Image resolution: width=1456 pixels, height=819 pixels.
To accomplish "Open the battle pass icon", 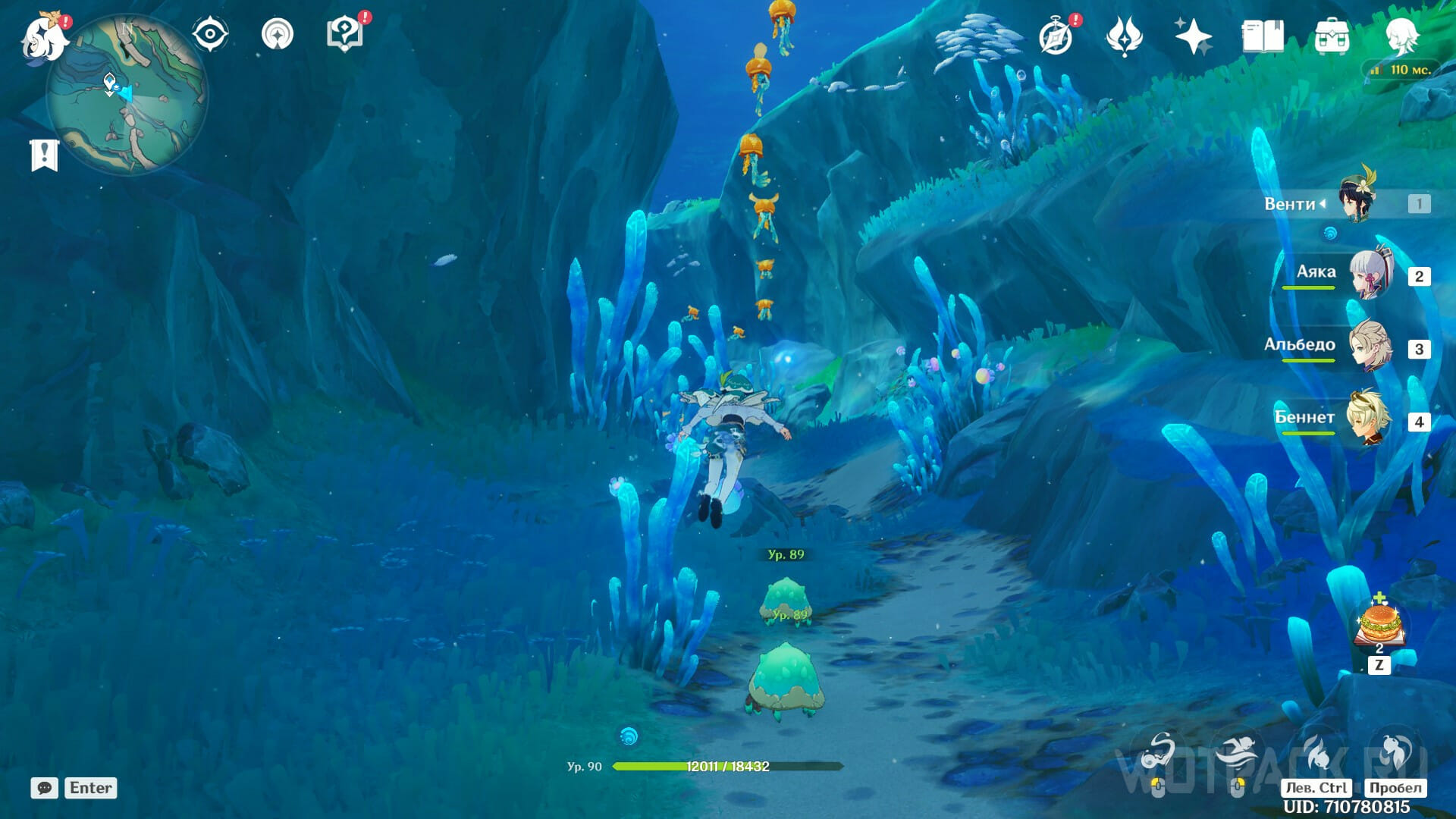I will coord(1124,36).
